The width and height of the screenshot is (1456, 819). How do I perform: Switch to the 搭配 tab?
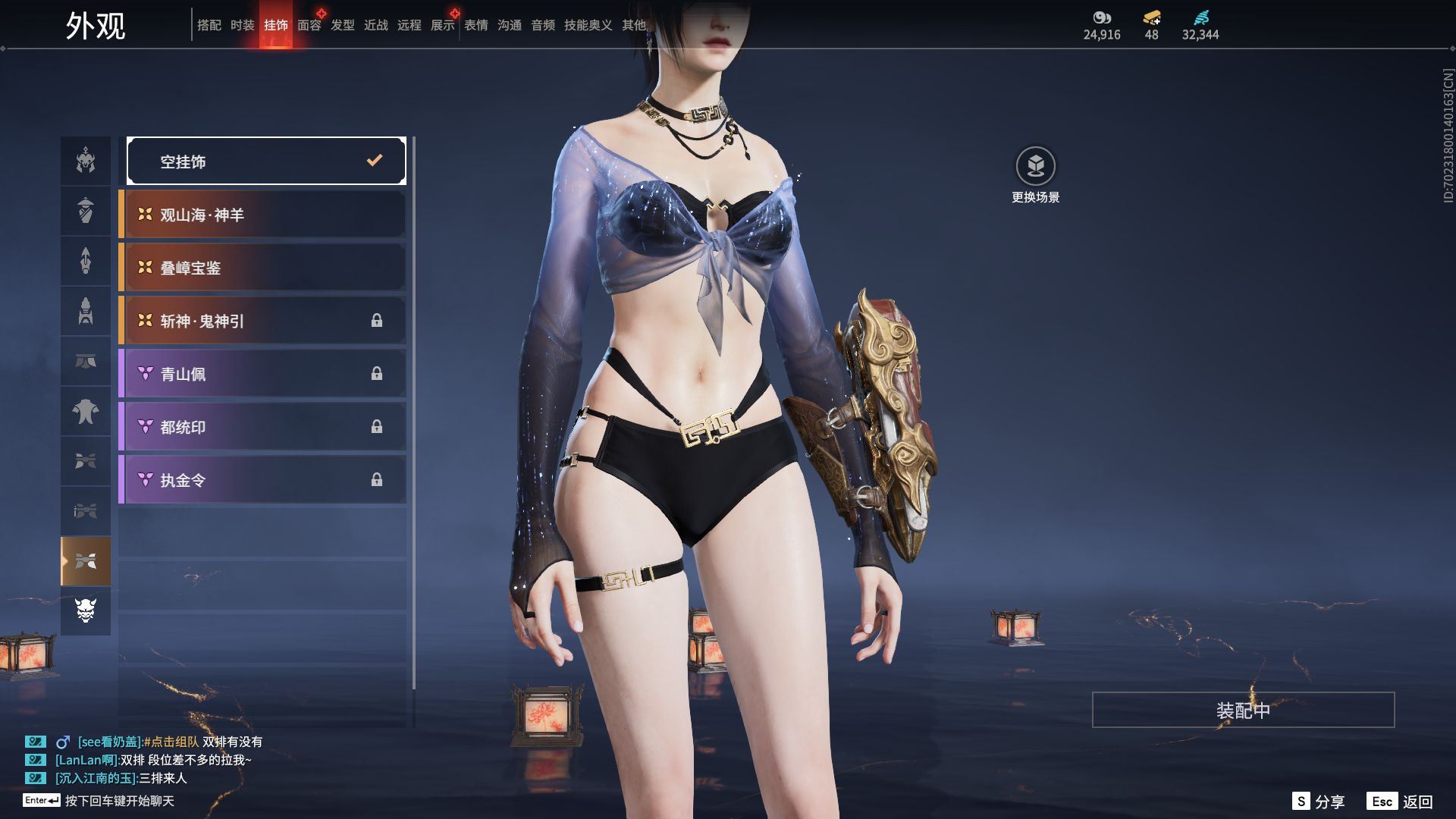(x=209, y=25)
